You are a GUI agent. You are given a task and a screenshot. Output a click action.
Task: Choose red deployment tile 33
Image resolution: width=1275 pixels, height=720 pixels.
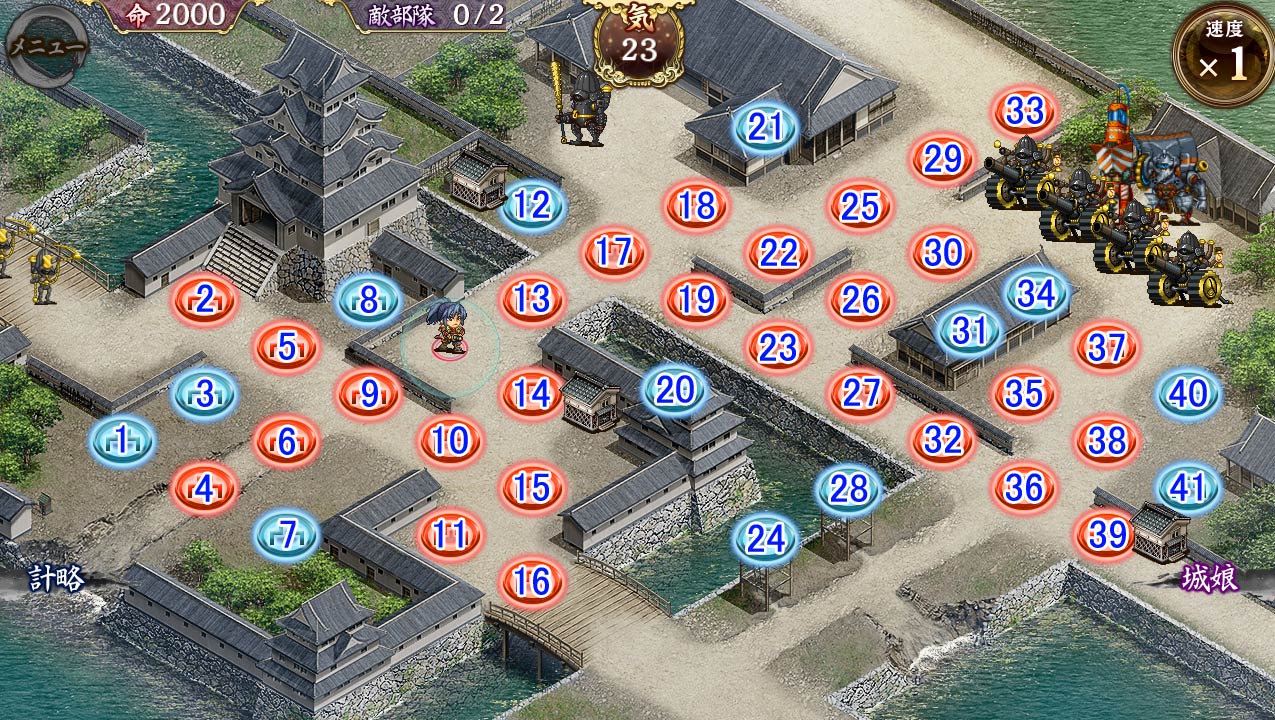[x=1025, y=111]
